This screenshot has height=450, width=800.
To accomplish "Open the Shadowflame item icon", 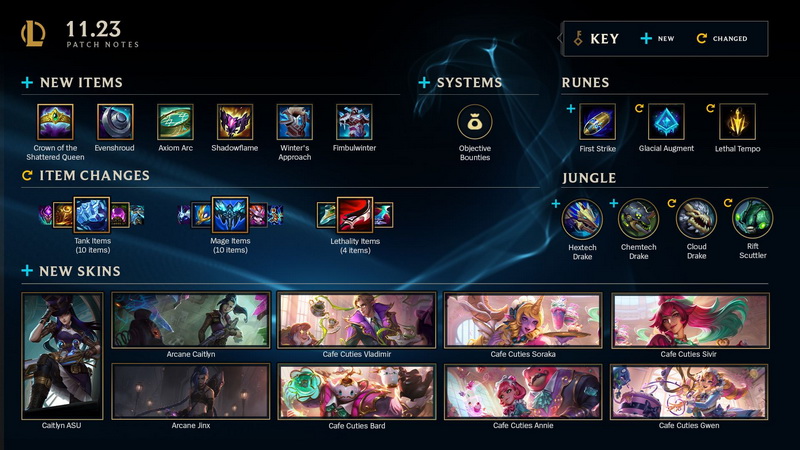I will coord(235,122).
